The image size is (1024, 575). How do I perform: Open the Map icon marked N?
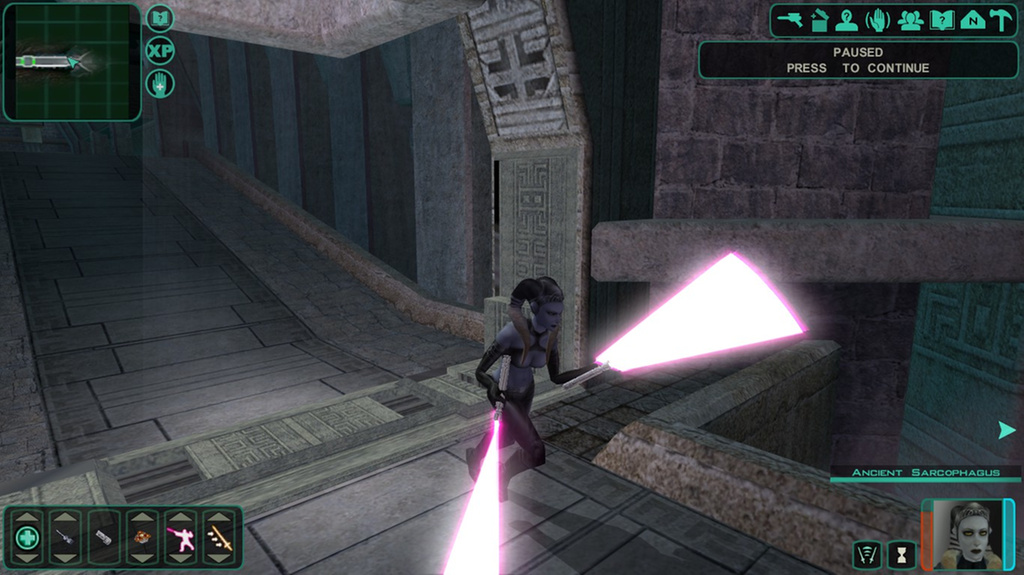[971, 20]
